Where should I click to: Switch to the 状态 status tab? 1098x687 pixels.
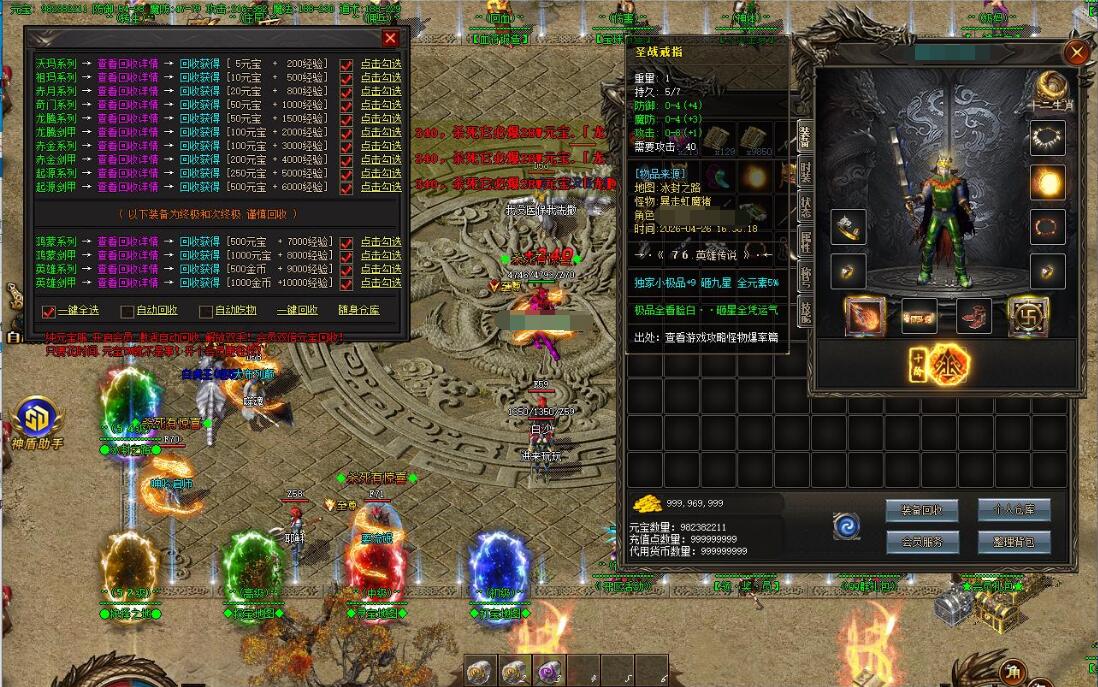coord(805,207)
